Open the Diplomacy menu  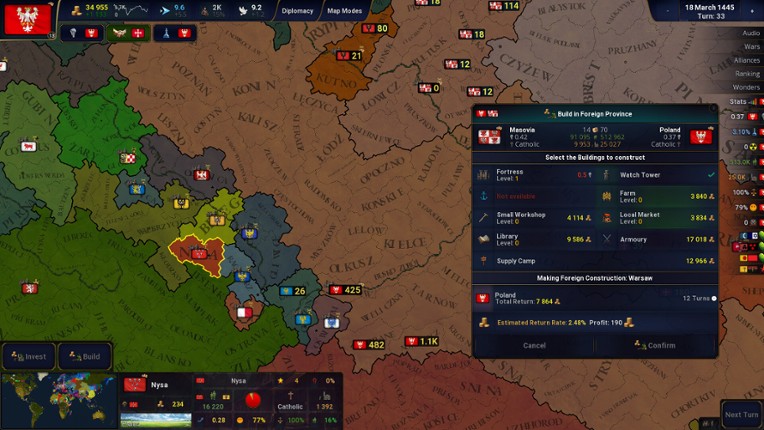tap(297, 11)
